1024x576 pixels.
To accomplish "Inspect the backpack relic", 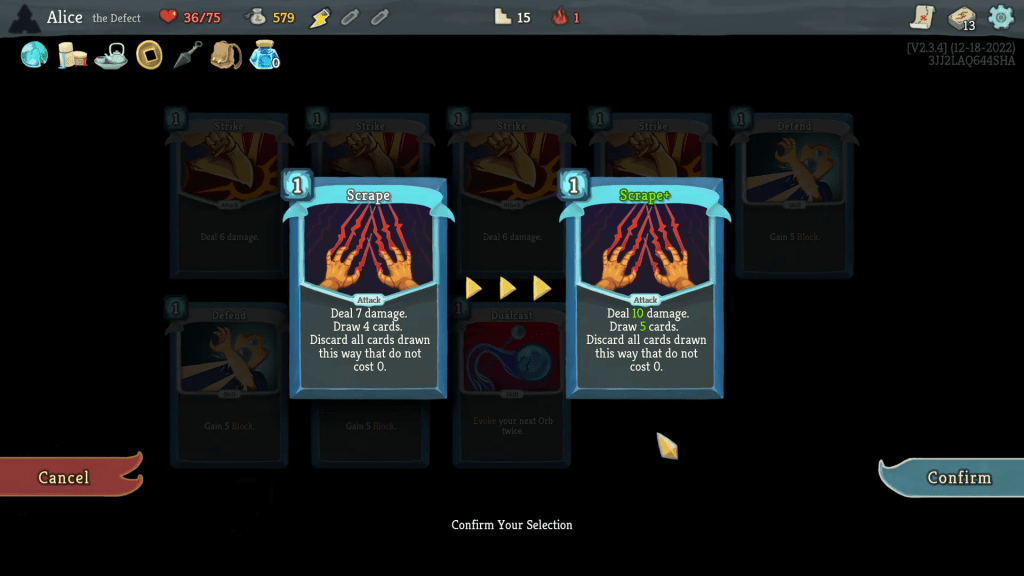I will (226, 55).
